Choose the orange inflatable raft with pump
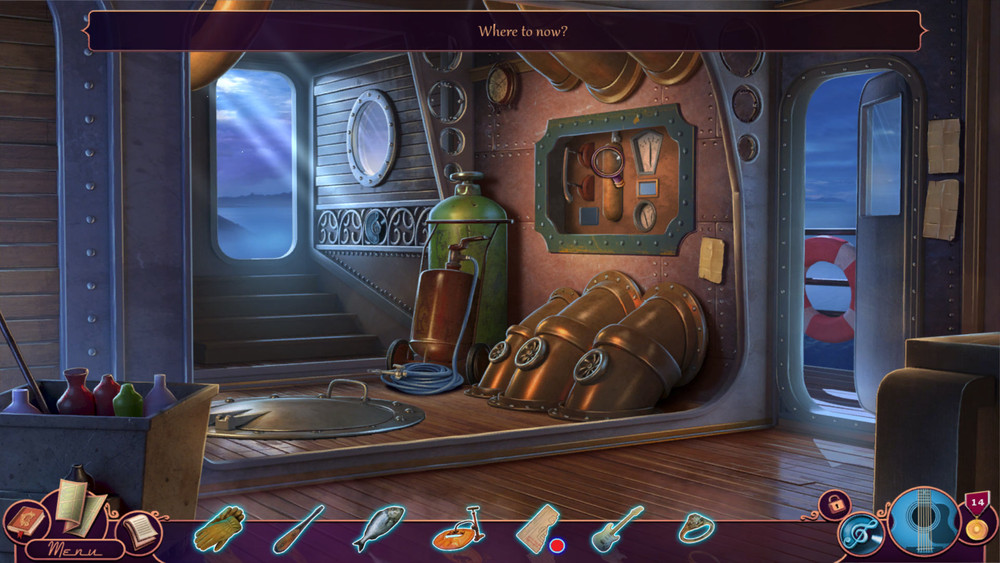Screen dimensions: 1000x563 458,528
